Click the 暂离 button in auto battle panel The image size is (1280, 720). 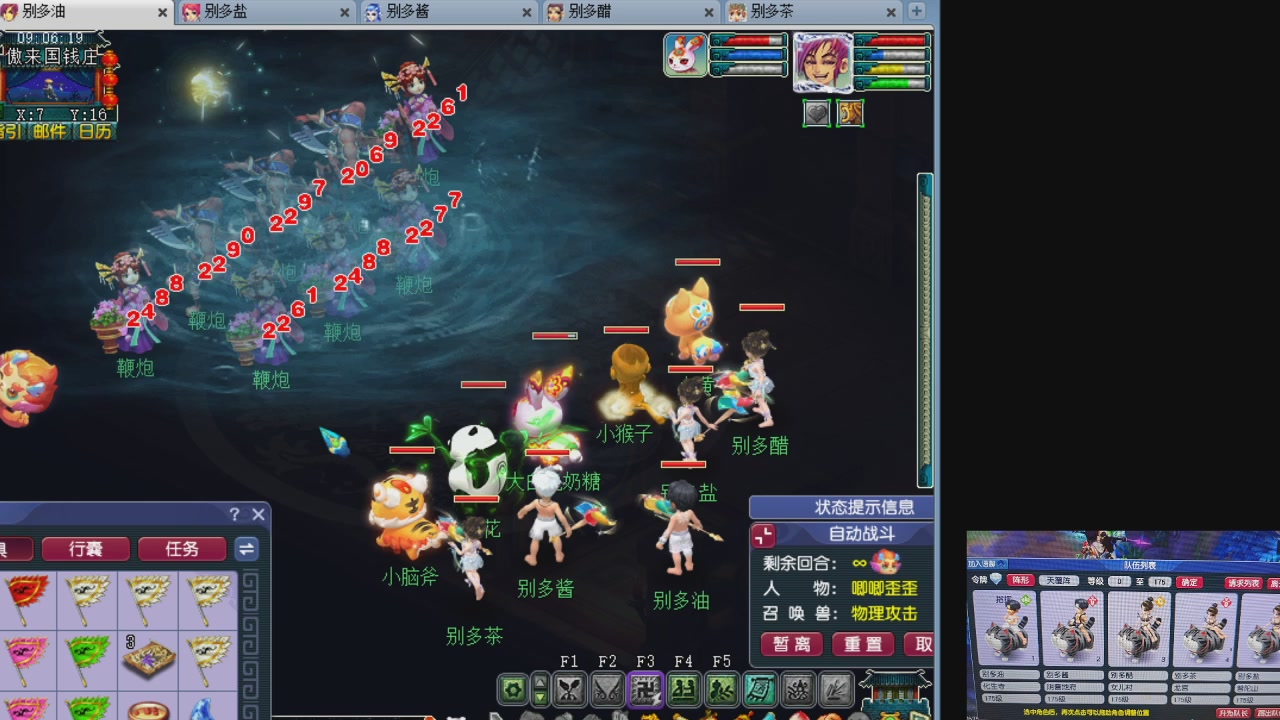pyautogui.click(x=791, y=644)
